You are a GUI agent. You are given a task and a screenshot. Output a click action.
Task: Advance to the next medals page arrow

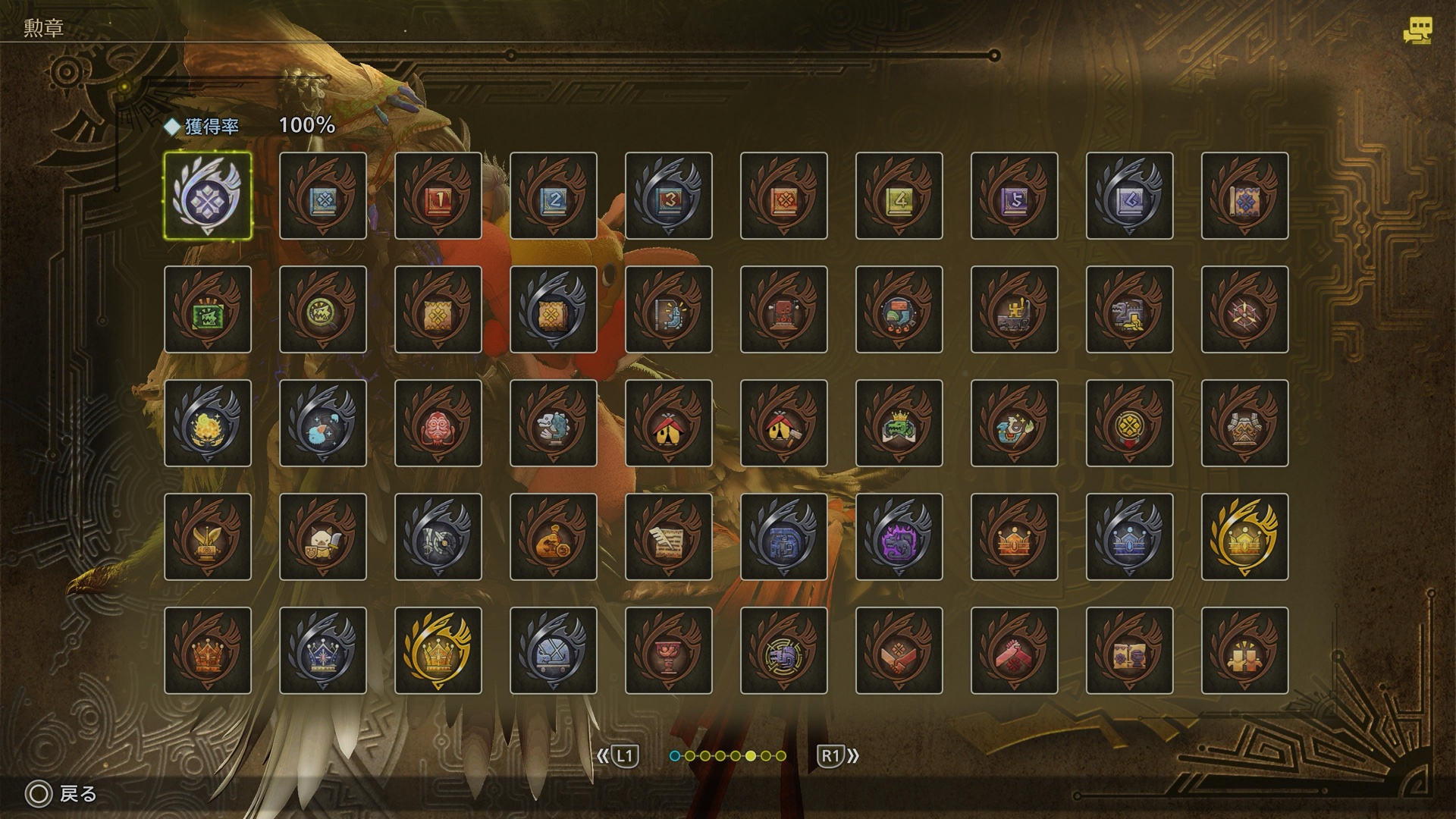click(x=837, y=756)
